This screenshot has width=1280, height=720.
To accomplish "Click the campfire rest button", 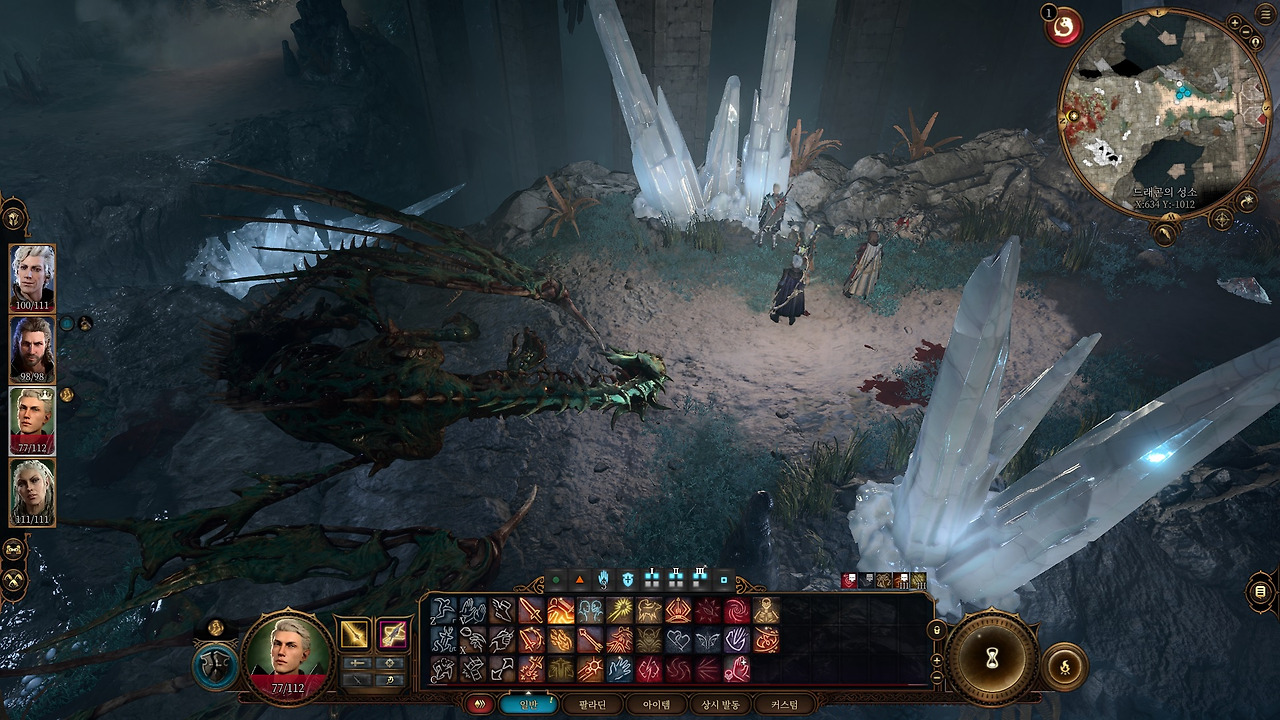I will coord(1064,666).
